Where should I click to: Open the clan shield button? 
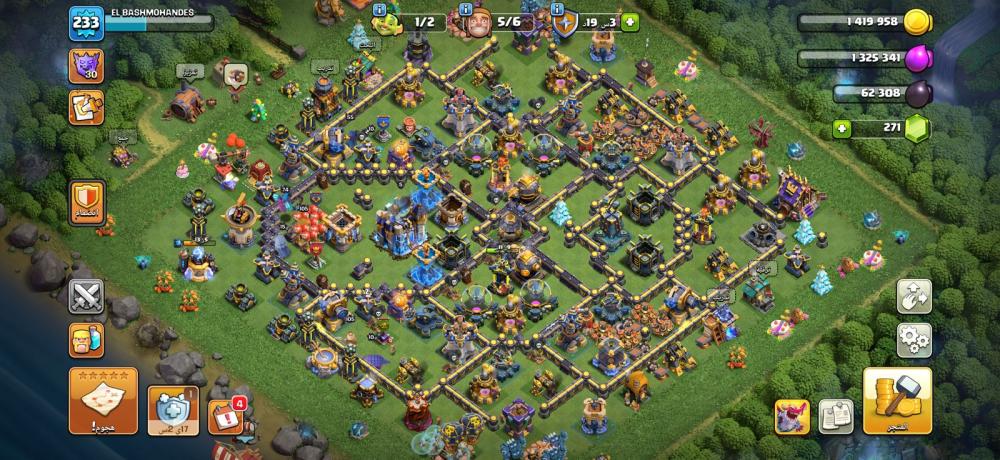pyautogui.click(x=86, y=201)
